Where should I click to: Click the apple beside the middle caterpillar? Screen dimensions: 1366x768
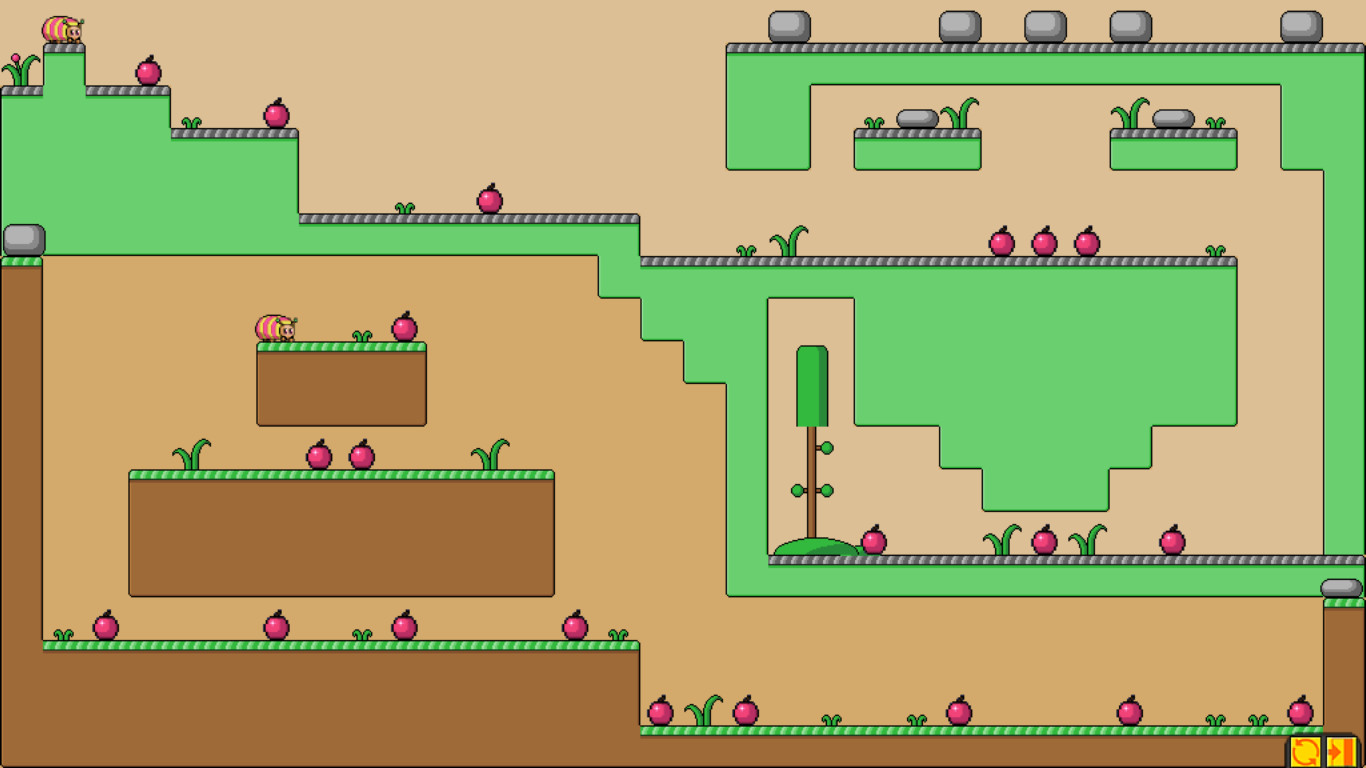point(404,325)
